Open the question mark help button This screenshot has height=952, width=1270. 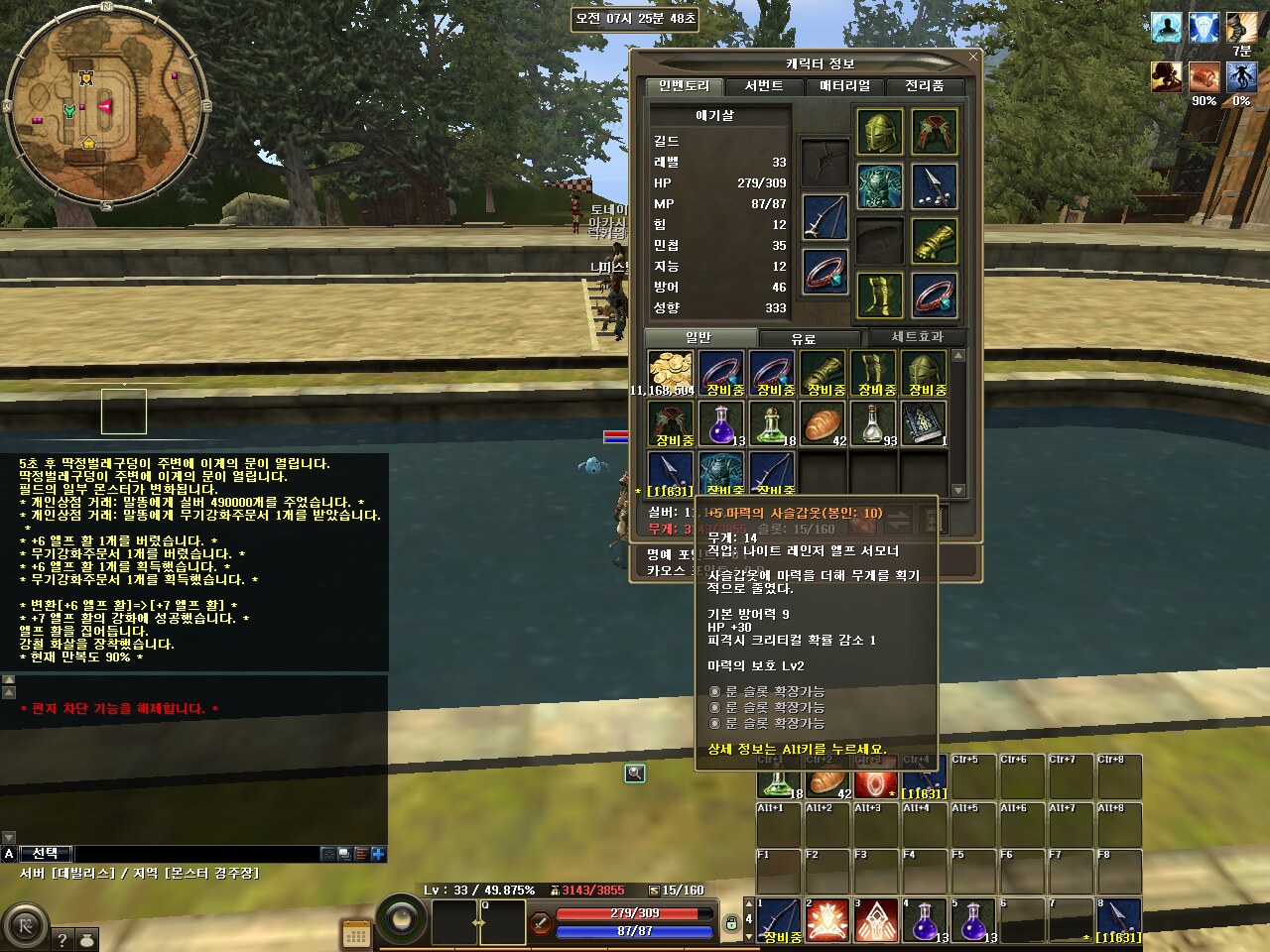[x=62, y=939]
